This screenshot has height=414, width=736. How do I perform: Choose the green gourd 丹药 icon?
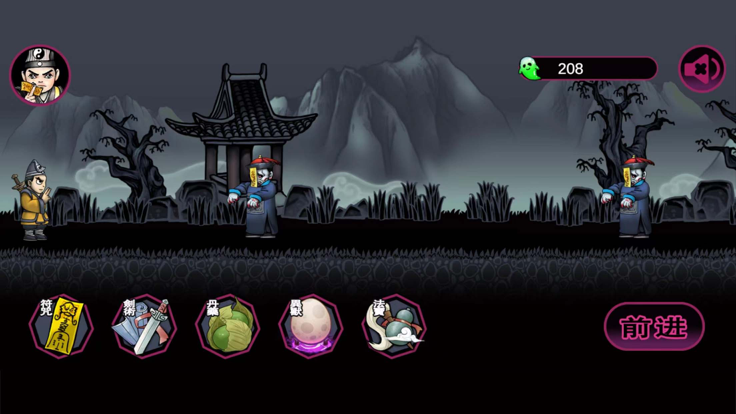click(x=228, y=326)
